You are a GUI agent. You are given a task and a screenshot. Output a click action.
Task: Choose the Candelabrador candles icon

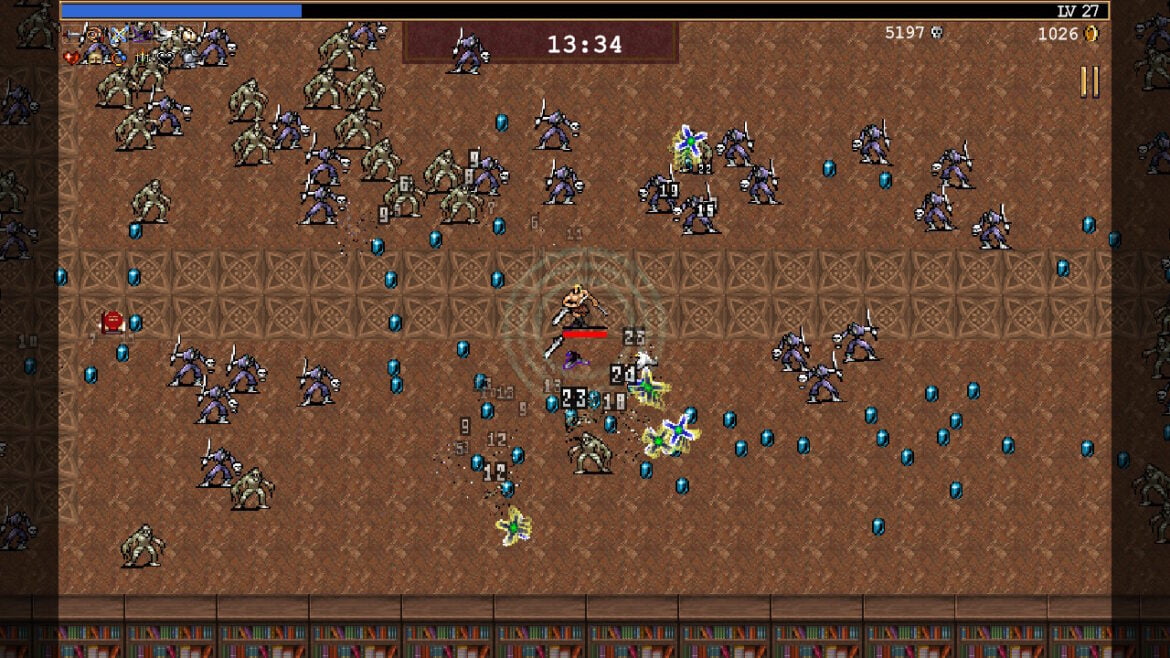(x=143, y=58)
